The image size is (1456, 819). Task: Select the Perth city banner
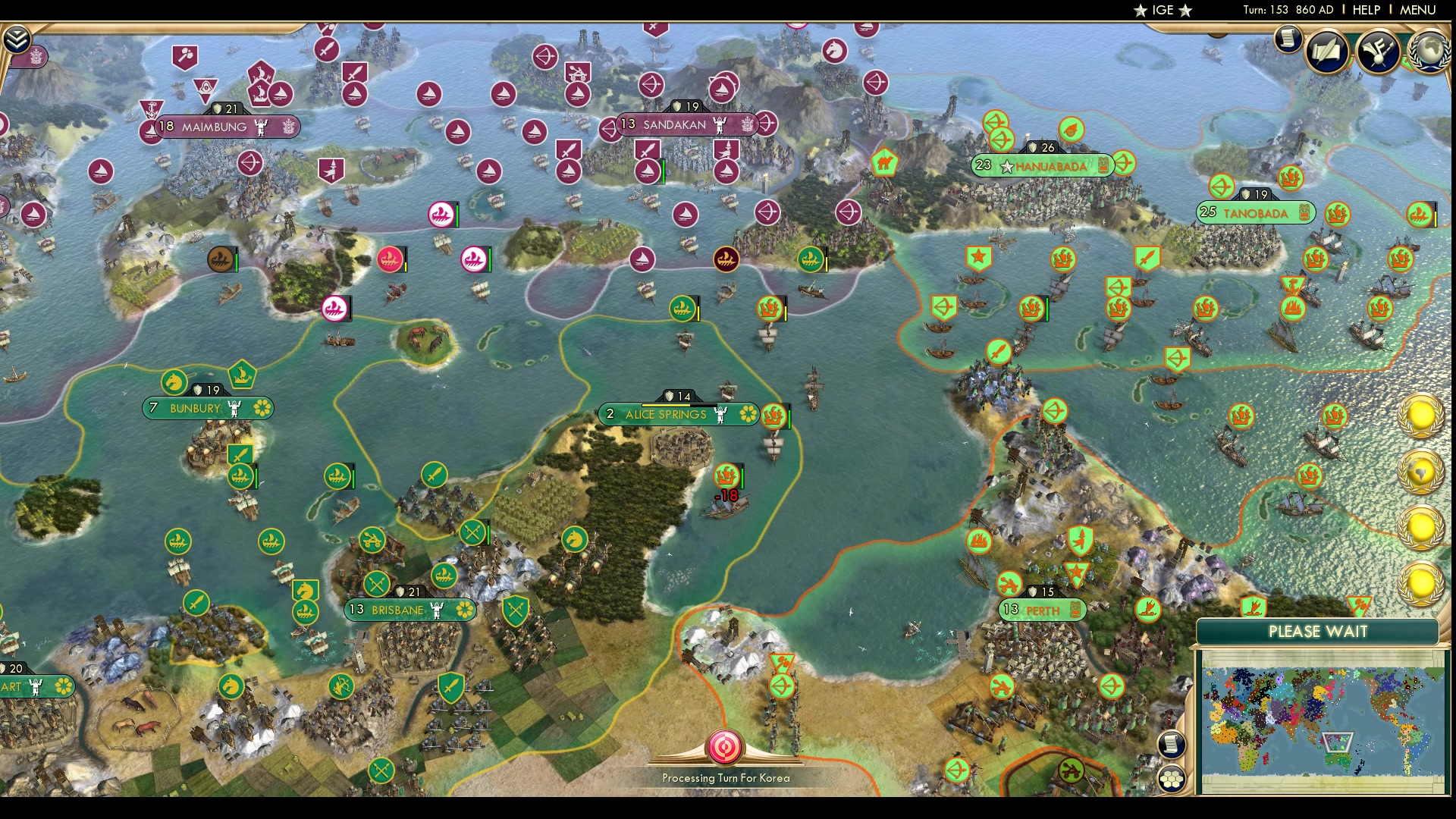1043,608
